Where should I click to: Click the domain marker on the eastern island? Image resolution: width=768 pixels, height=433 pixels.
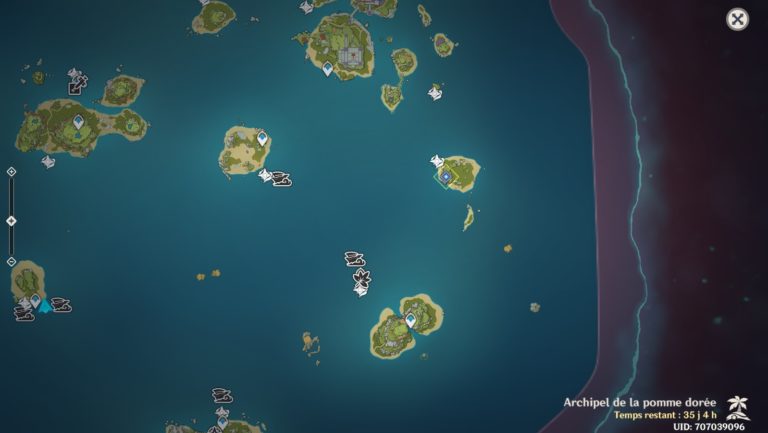(446, 176)
